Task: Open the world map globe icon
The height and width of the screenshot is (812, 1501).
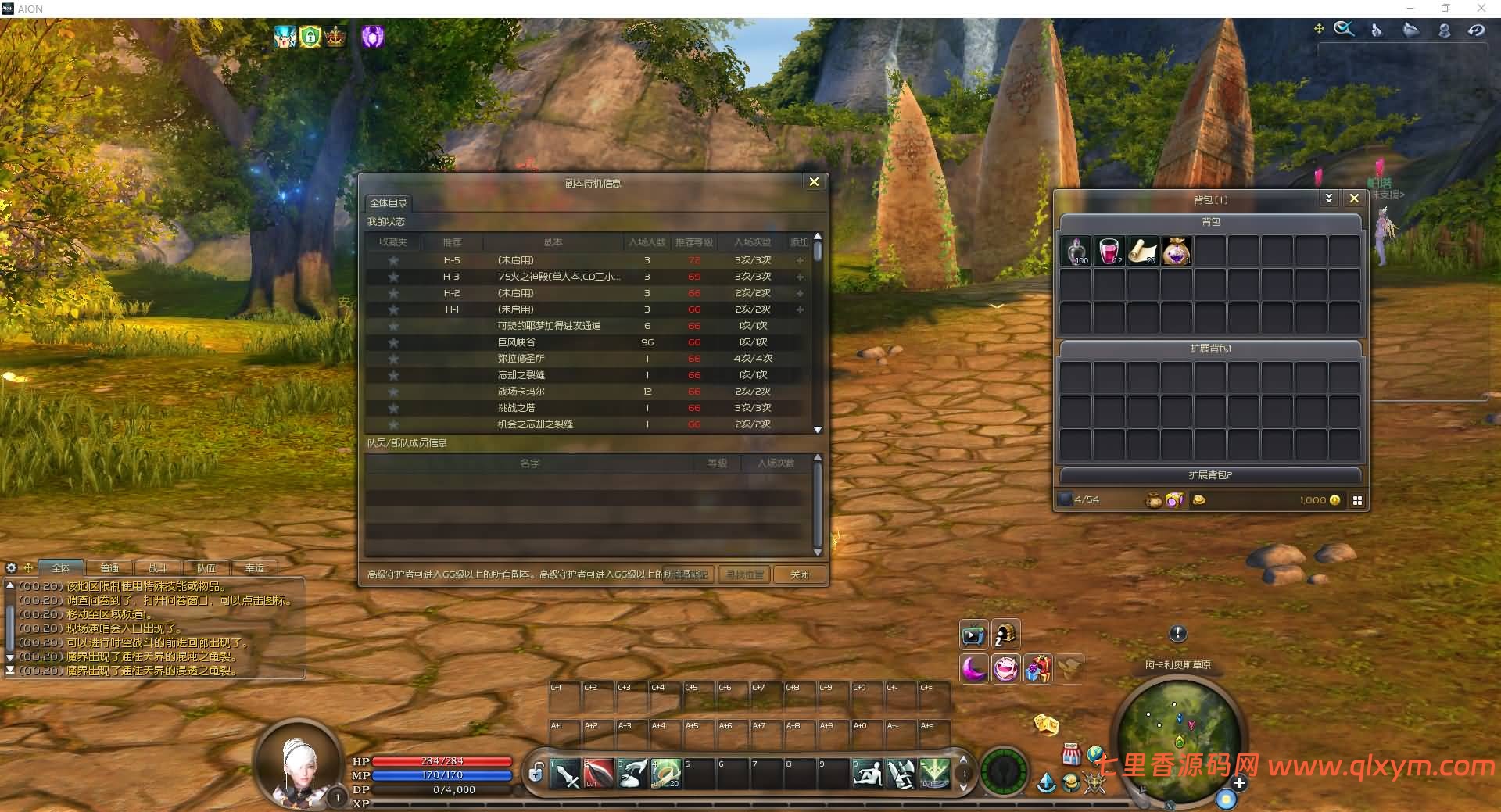Action: (1095, 754)
